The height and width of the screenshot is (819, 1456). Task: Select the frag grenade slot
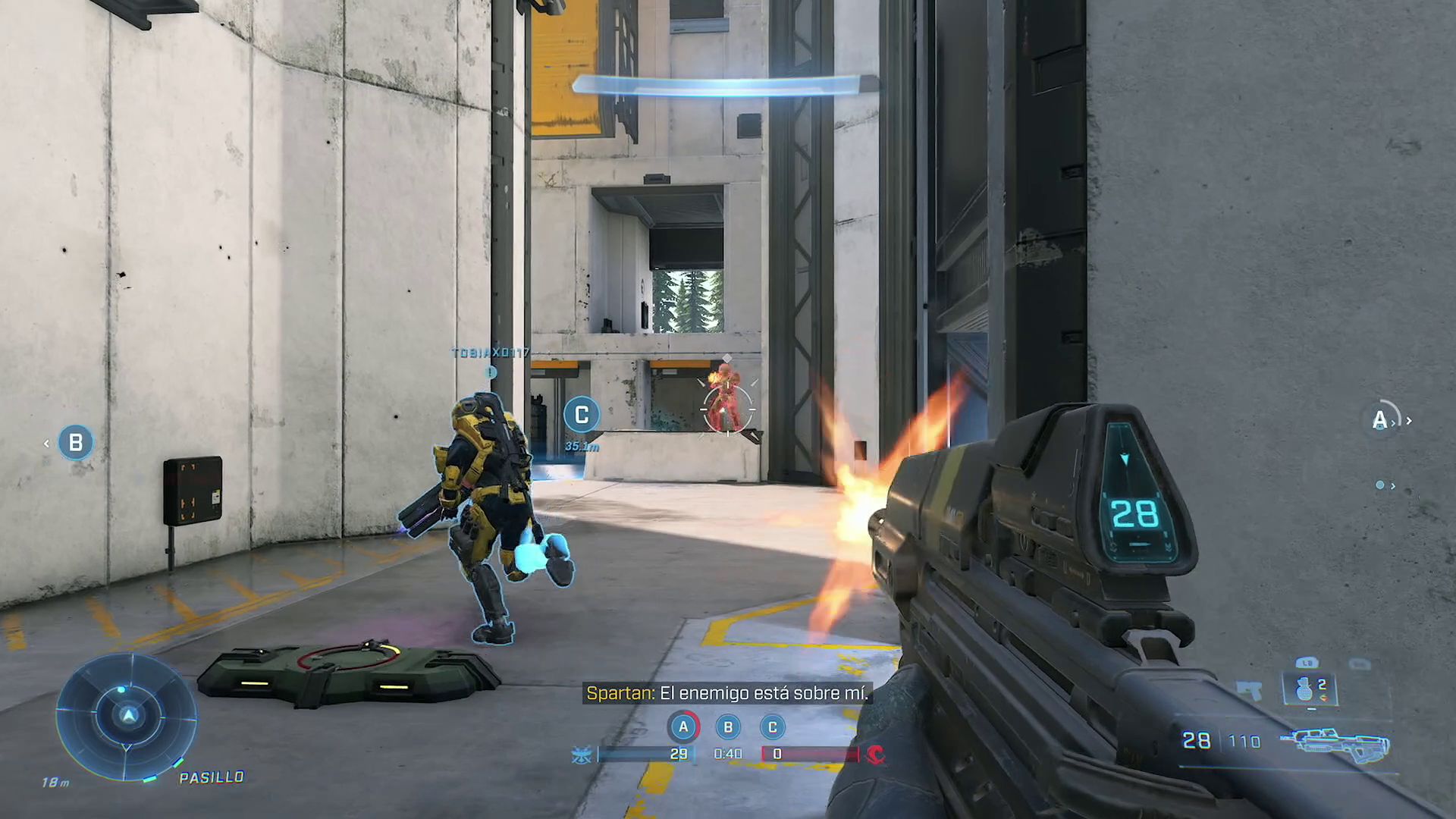1309,689
